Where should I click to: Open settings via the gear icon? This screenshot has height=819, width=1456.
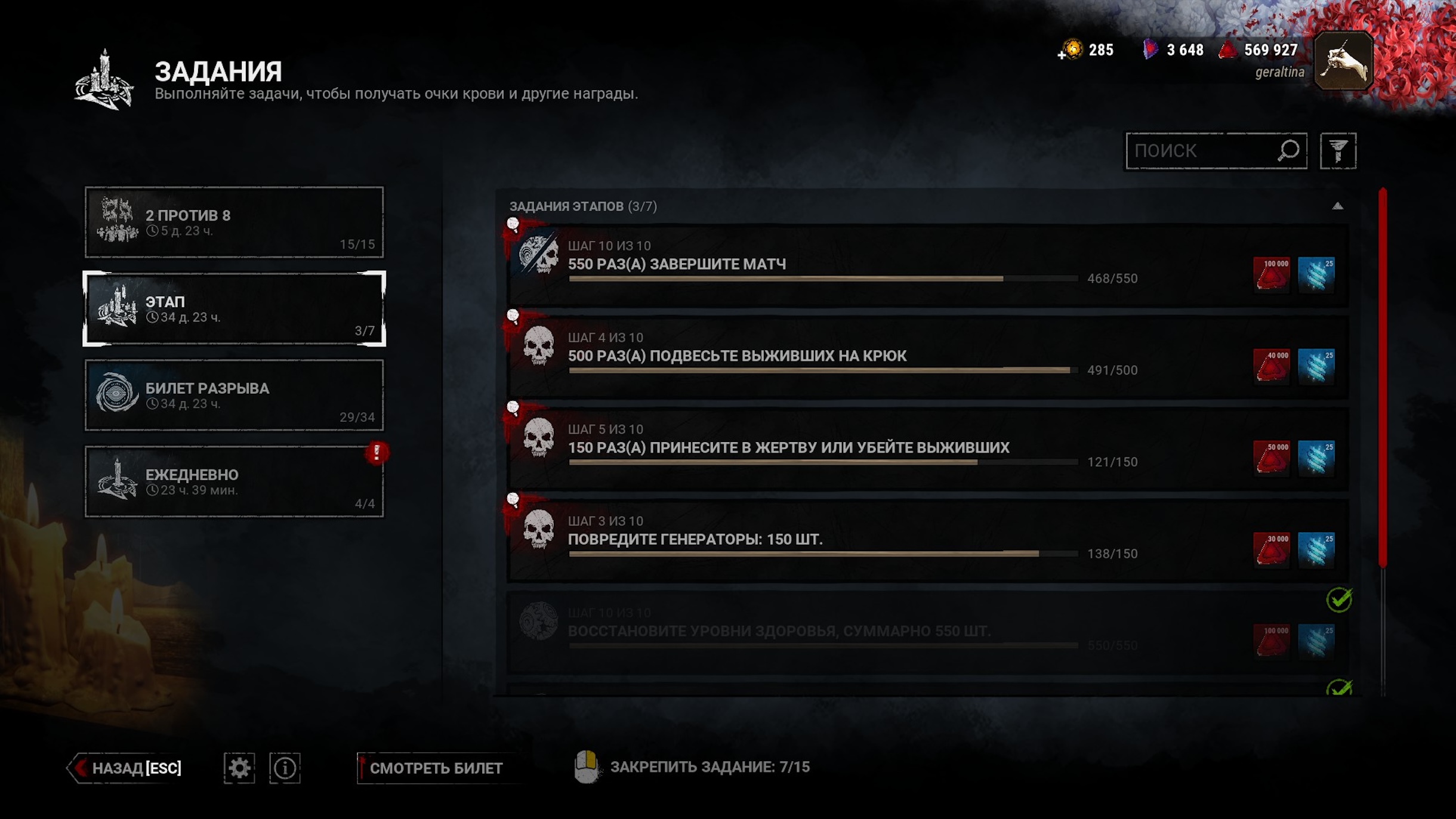[x=239, y=768]
